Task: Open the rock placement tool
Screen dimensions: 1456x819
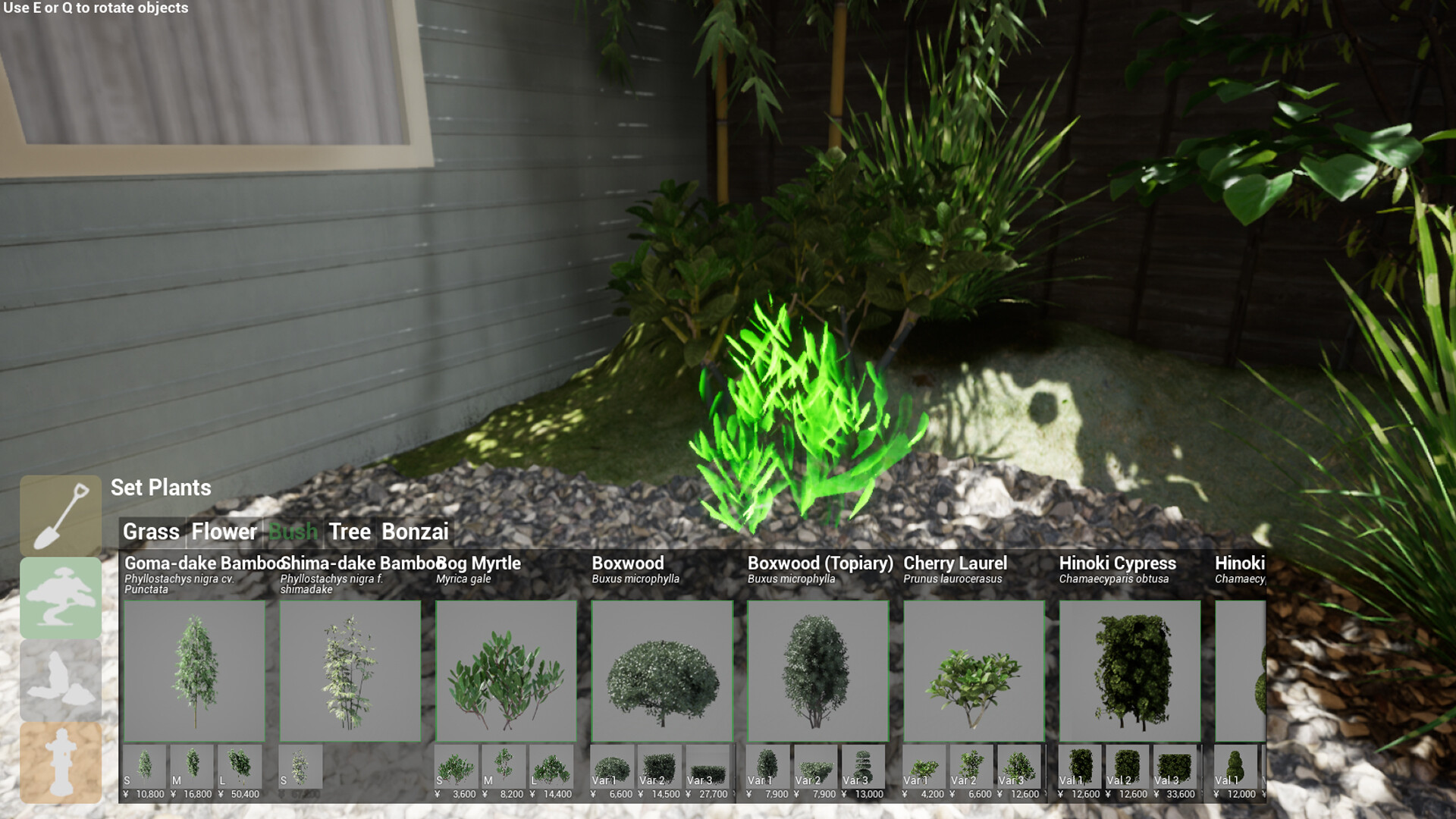Action: (x=61, y=678)
